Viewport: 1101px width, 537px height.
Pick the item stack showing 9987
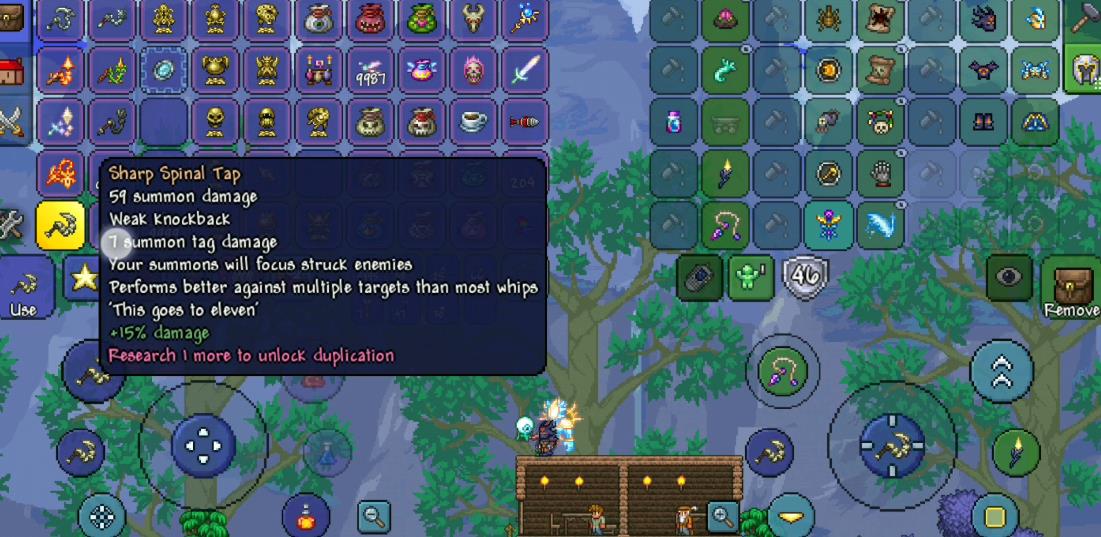369,71
